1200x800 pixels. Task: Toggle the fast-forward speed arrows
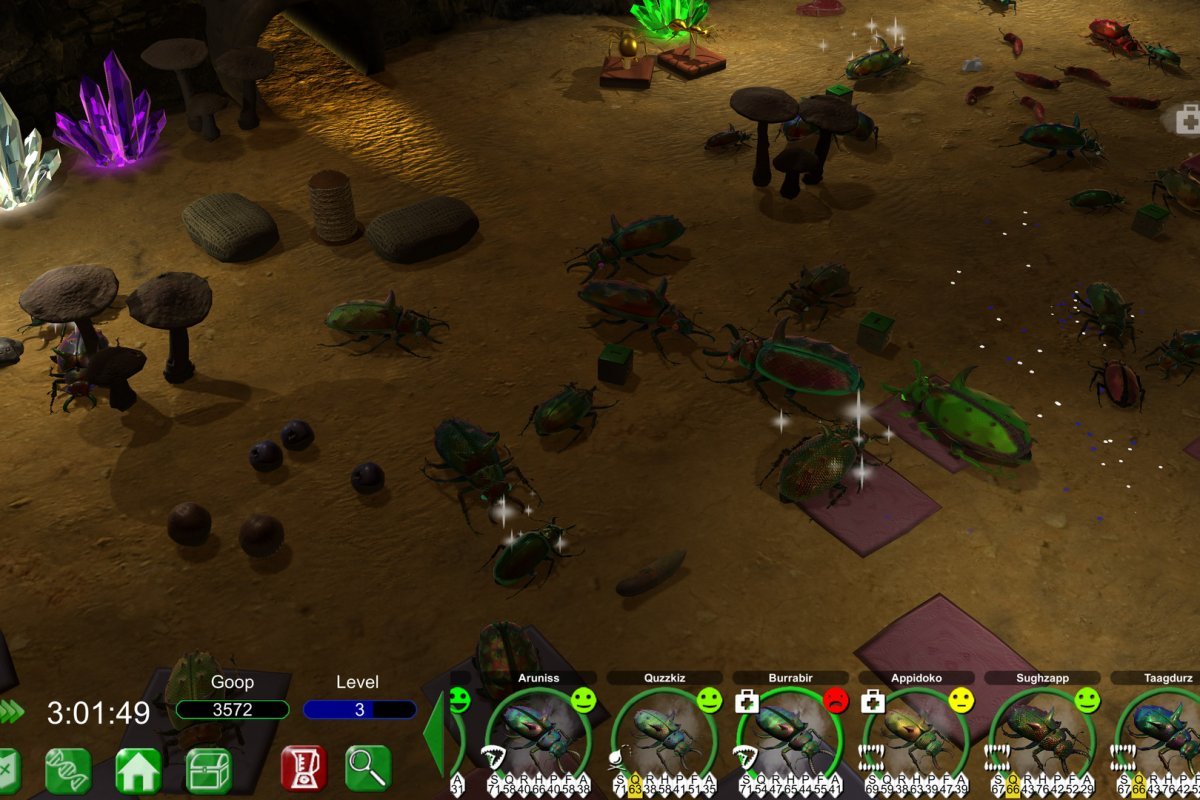pos(12,711)
